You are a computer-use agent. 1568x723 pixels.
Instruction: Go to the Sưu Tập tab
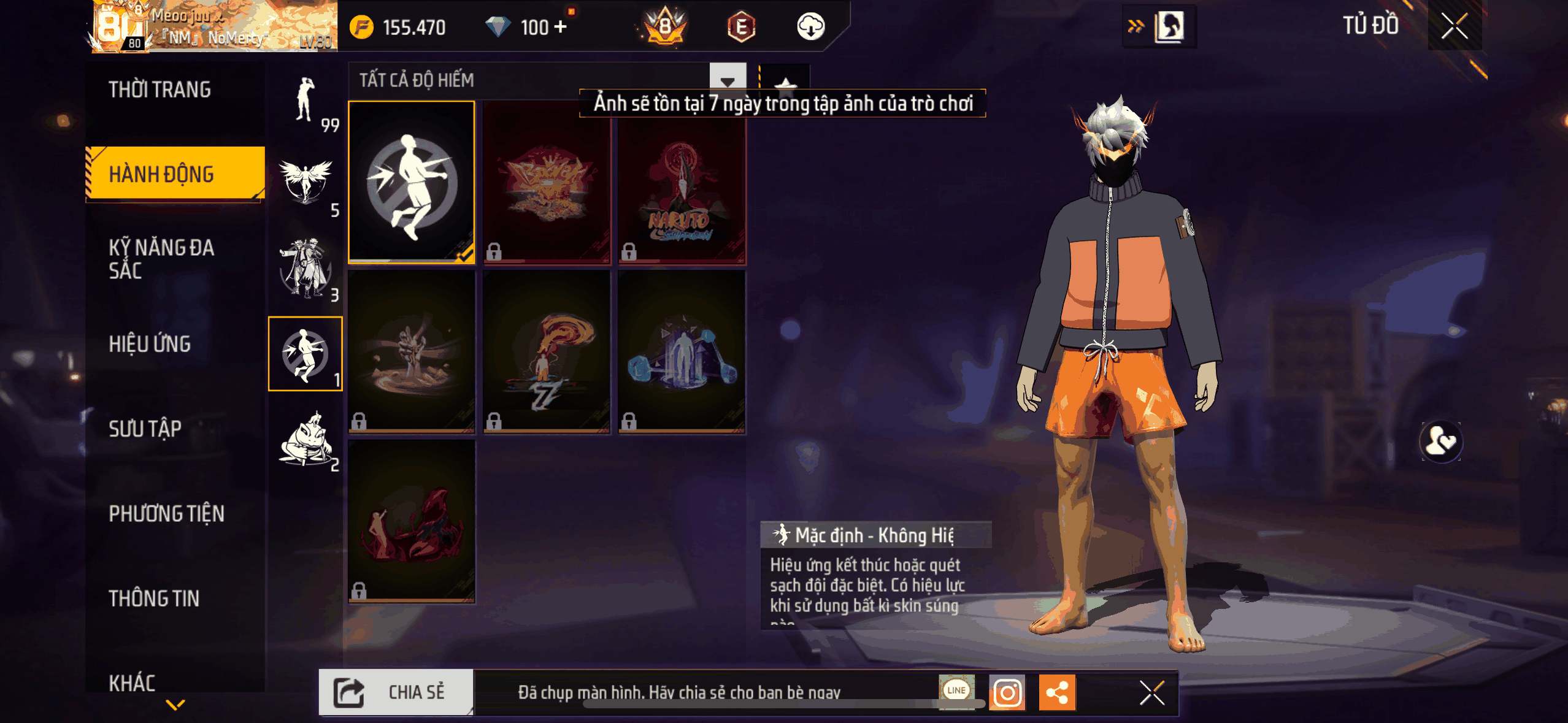tap(145, 428)
